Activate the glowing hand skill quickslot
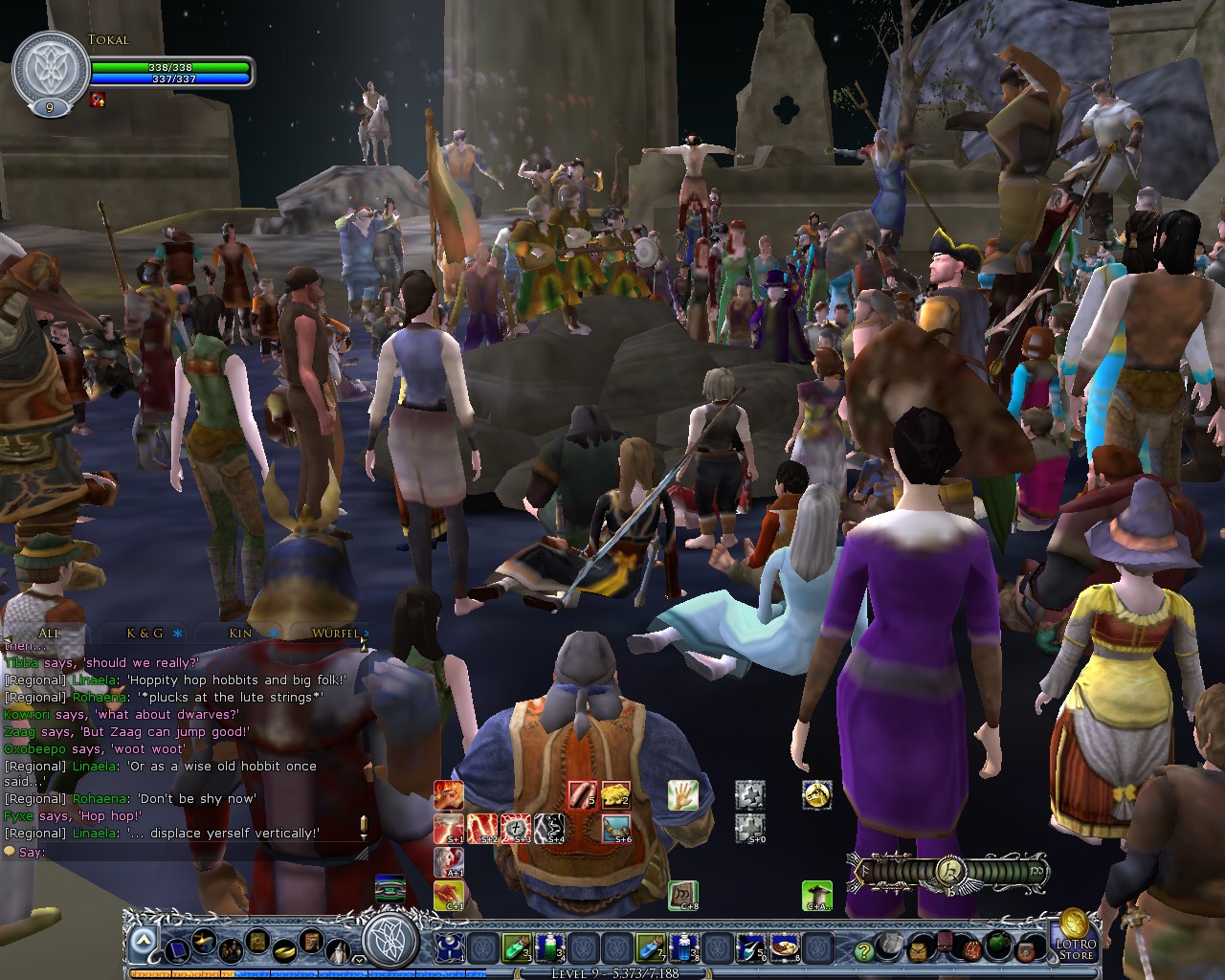Screen dimensions: 1225x980 coord(682,796)
